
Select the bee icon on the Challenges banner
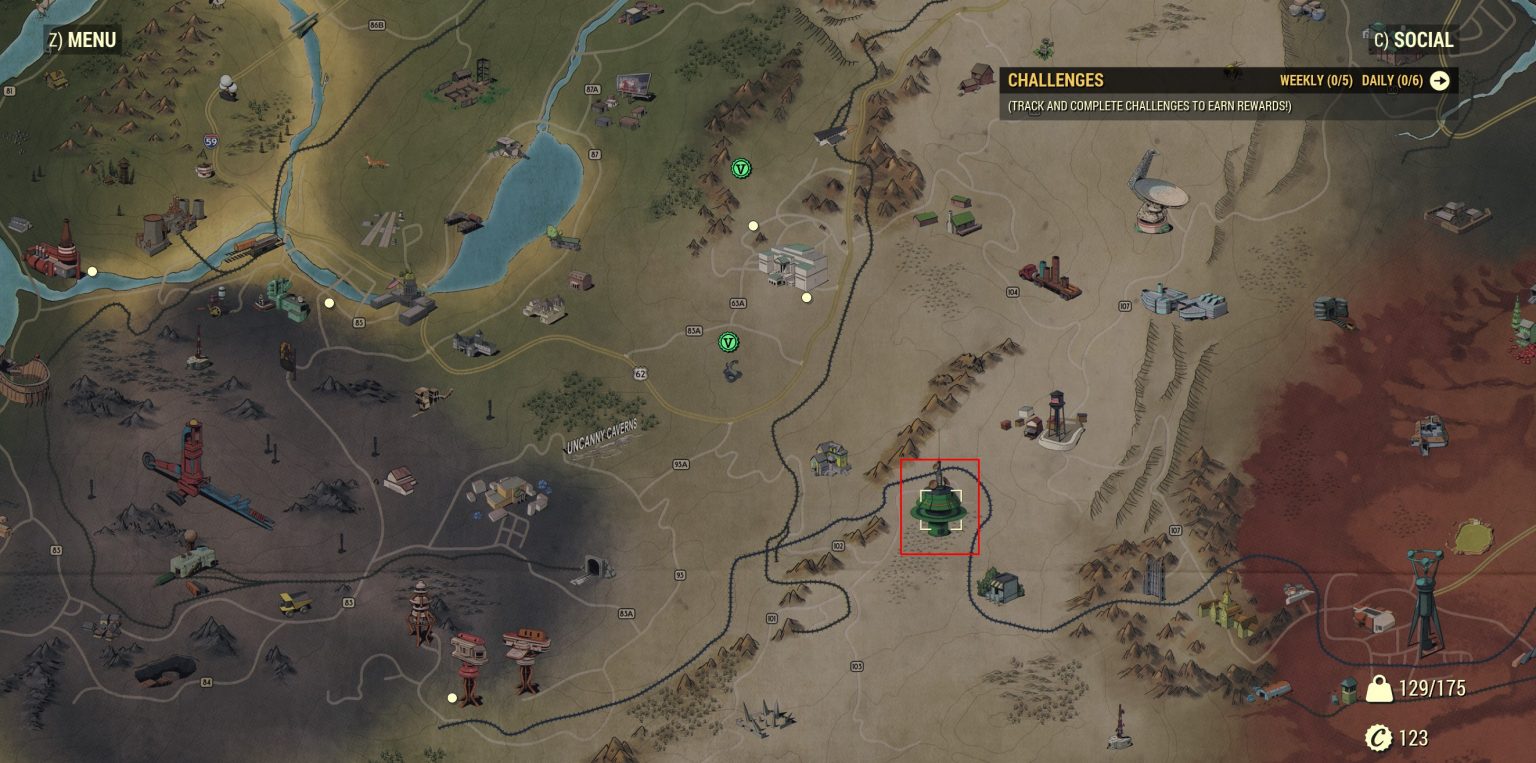(1232, 70)
